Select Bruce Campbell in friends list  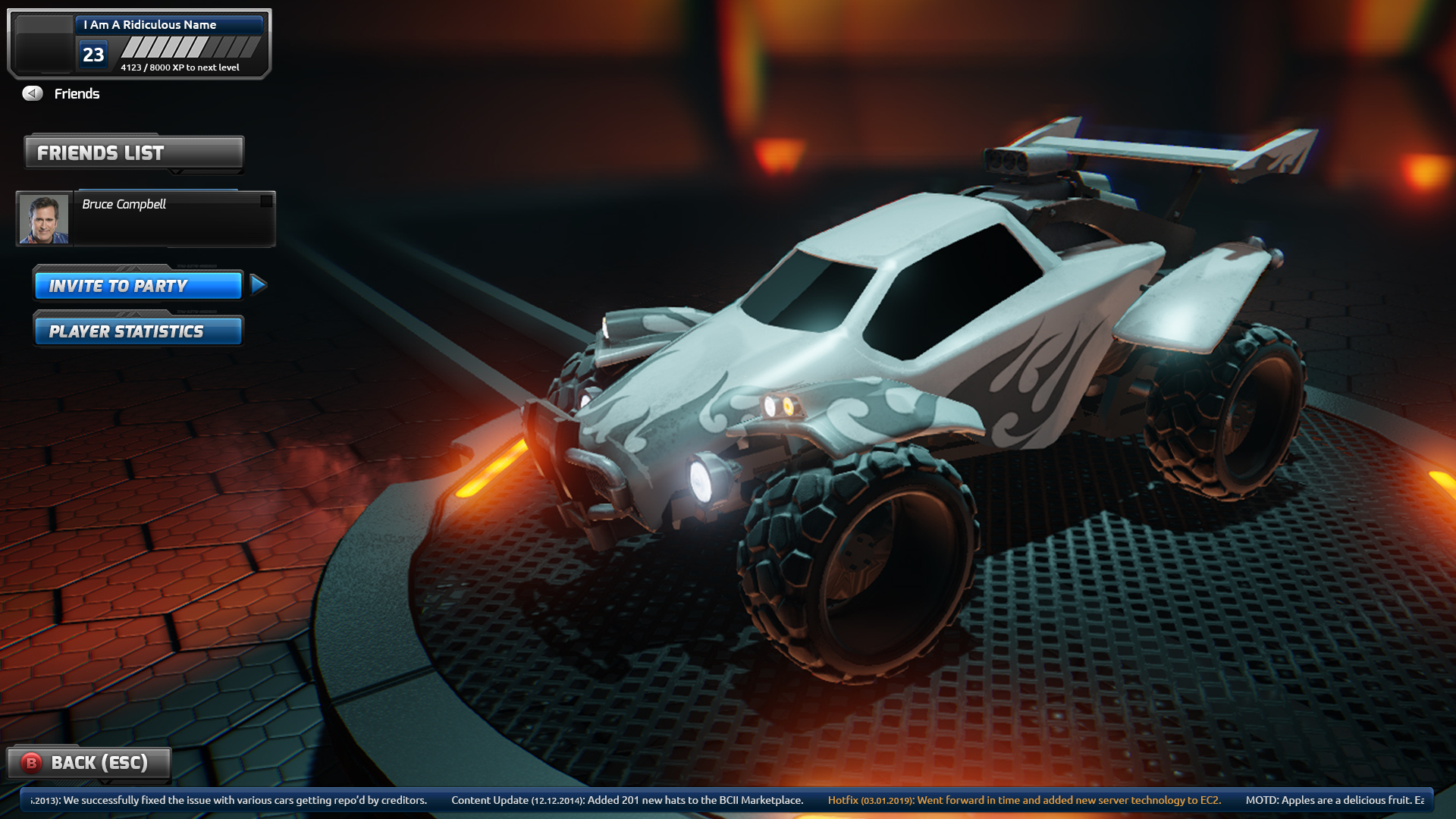pyautogui.click(x=173, y=218)
